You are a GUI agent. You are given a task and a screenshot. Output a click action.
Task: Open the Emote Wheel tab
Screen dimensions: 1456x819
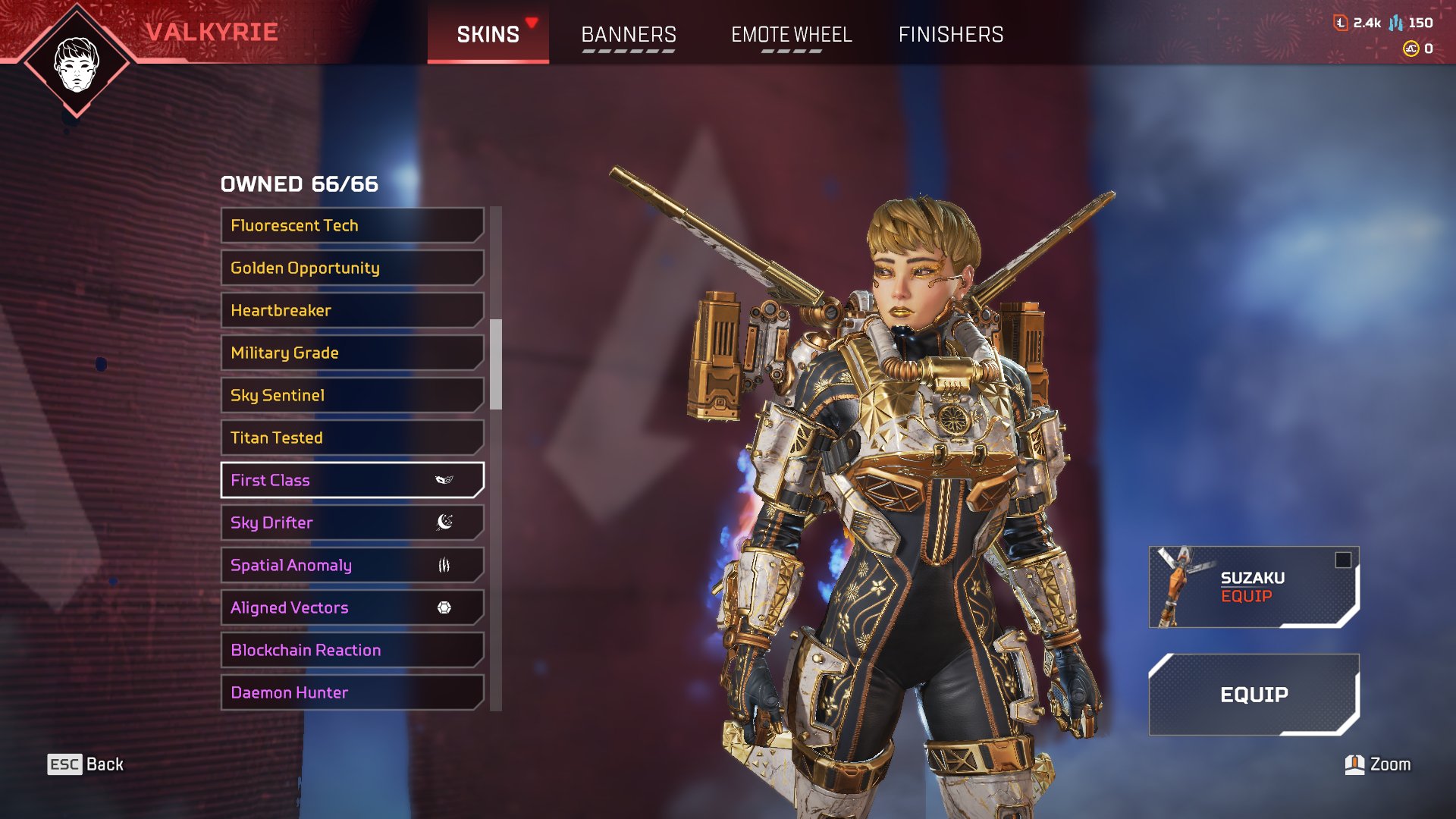pos(791,35)
